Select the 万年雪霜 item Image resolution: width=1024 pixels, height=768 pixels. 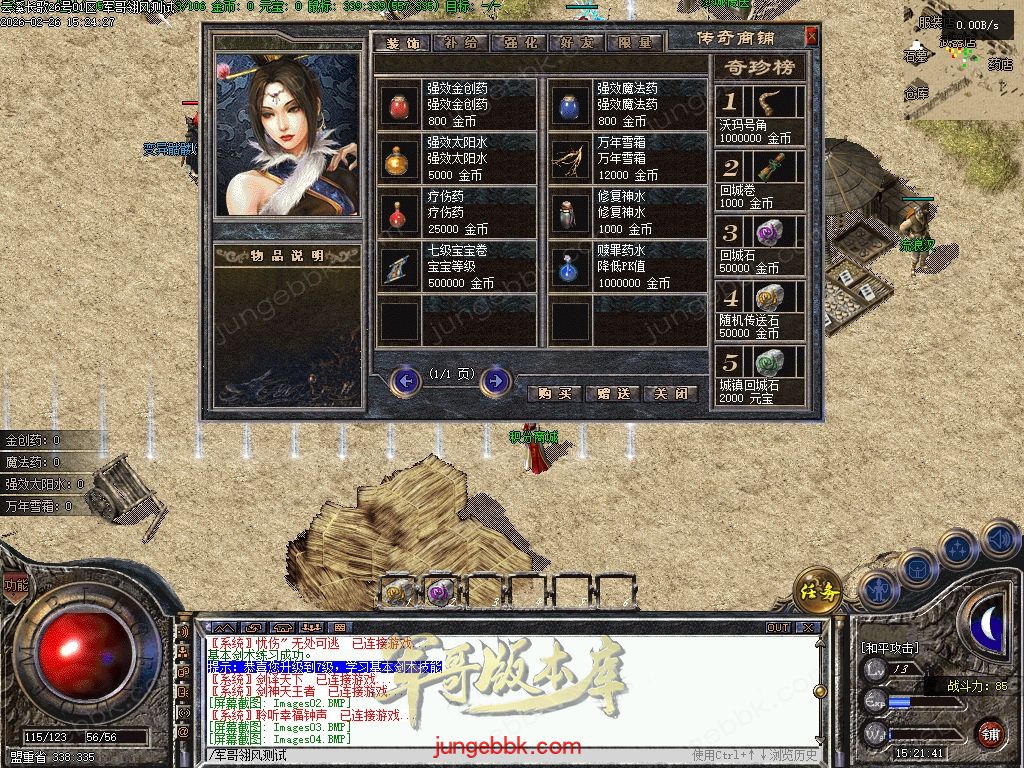(571, 159)
